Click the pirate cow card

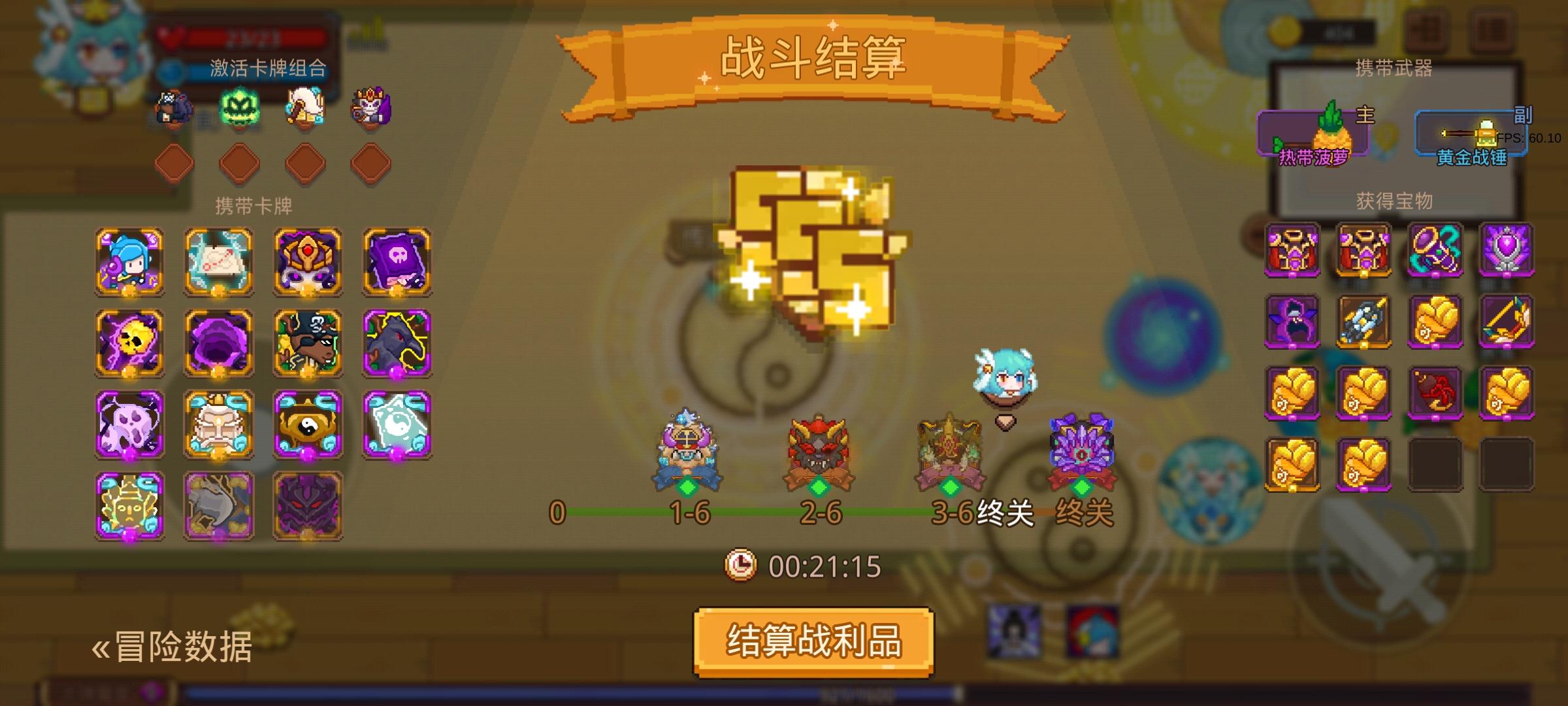[x=306, y=343]
